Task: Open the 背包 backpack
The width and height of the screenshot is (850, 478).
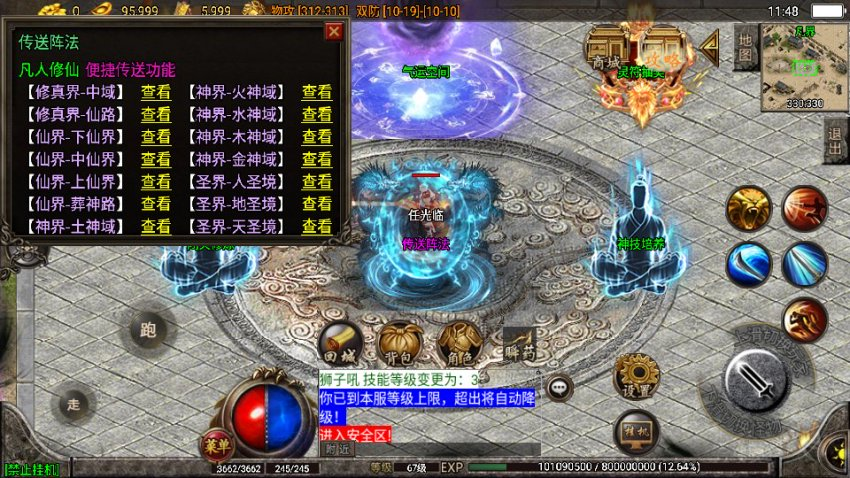Action: [399, 343]
